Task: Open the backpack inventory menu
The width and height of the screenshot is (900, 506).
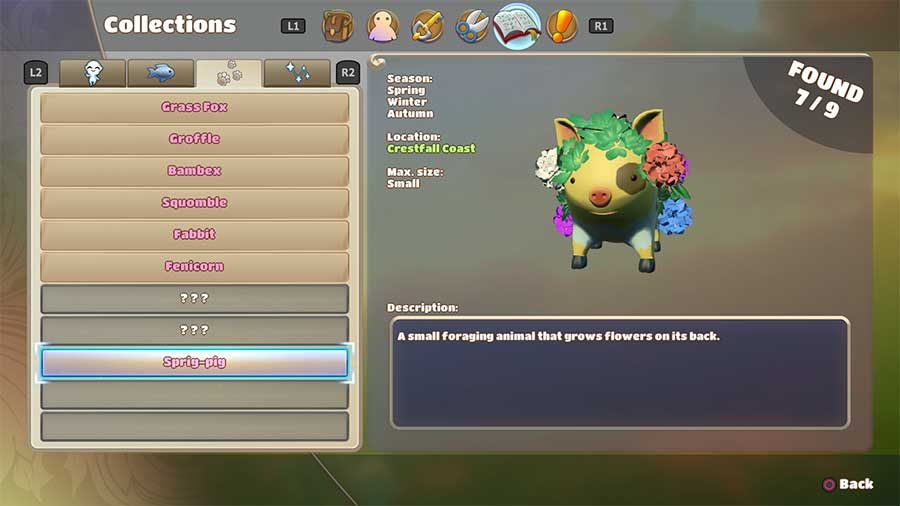Action: click(x=338, y=25)
